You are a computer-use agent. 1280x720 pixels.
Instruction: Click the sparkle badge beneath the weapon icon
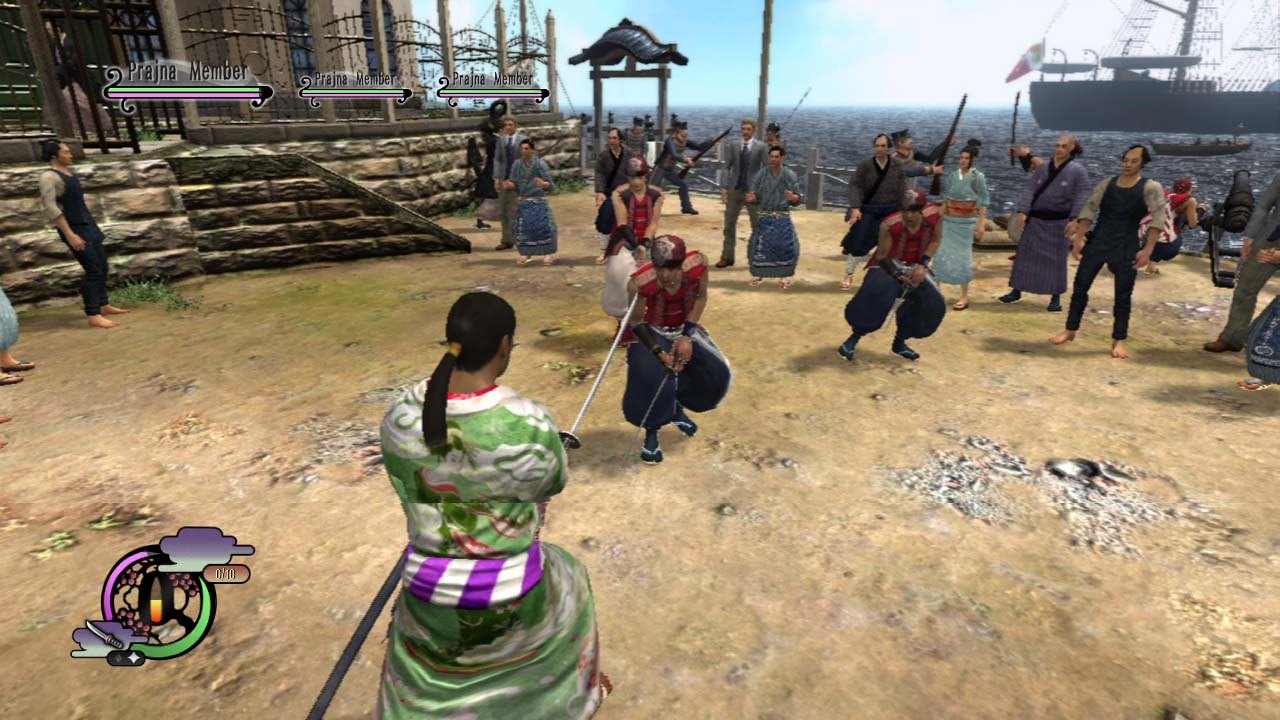(x=127, y=657)
